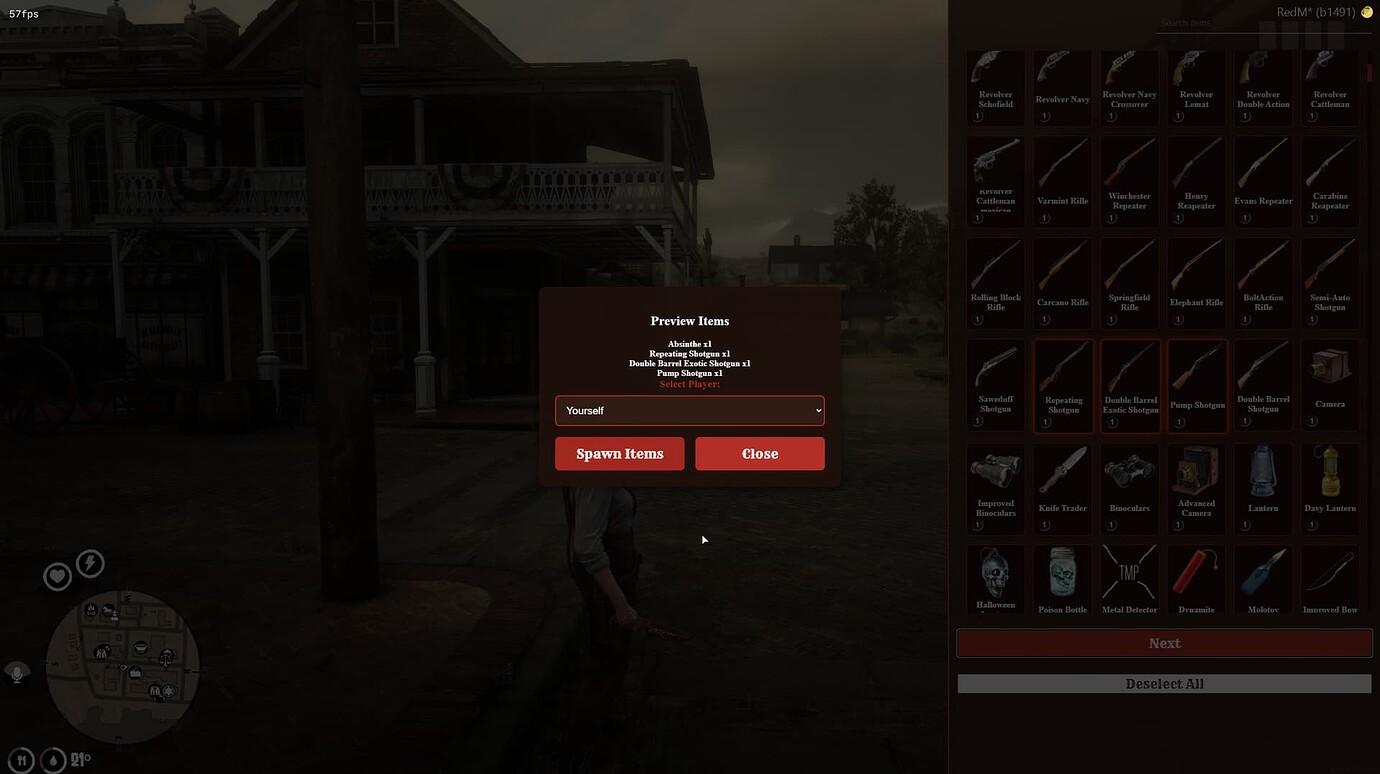Select the Camera item
The width and height of the screenshot is (1380, 774).
[1329, 380]
